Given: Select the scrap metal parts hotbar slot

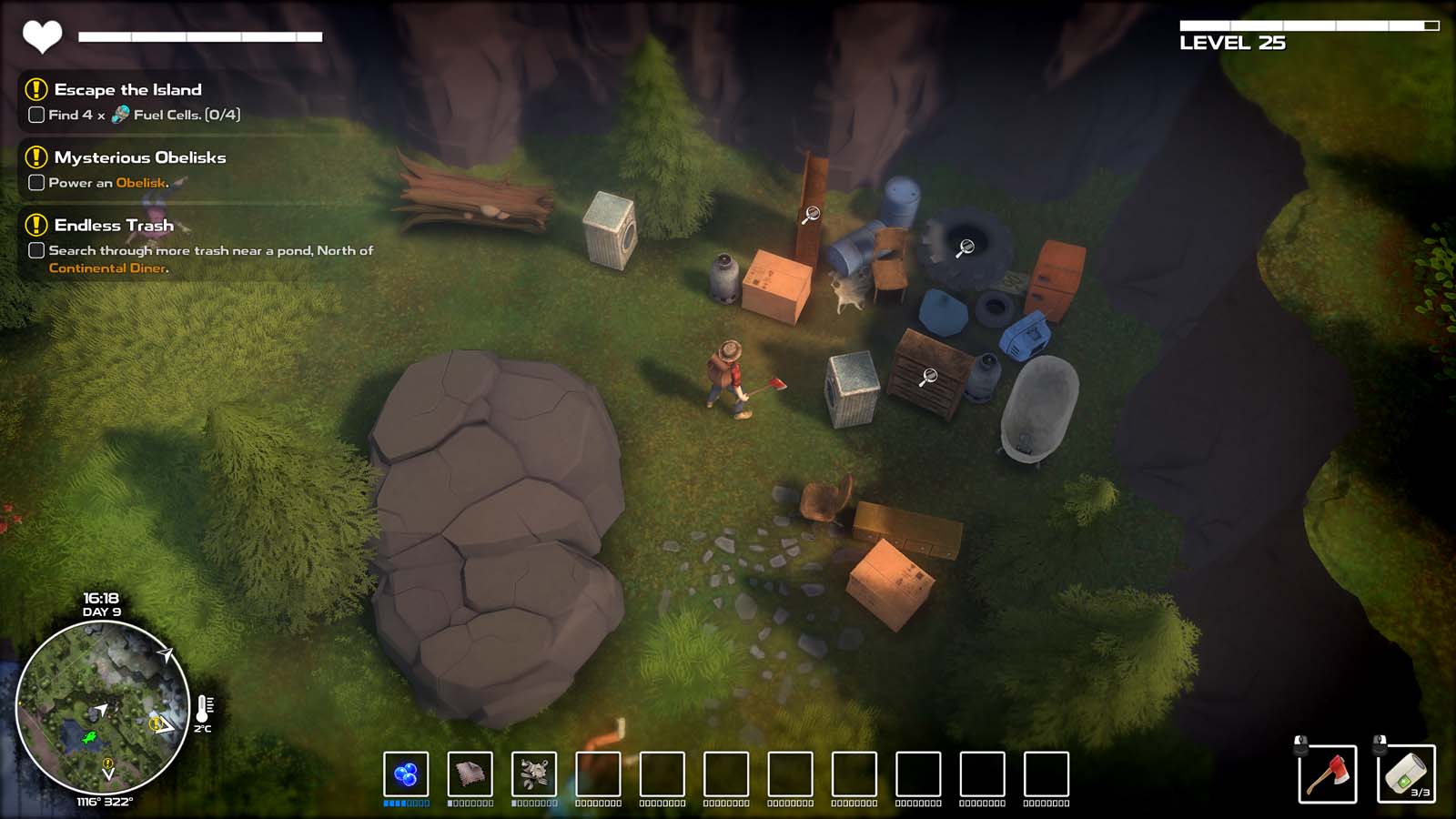Looking at the screenshot, I should pos(534,774).
